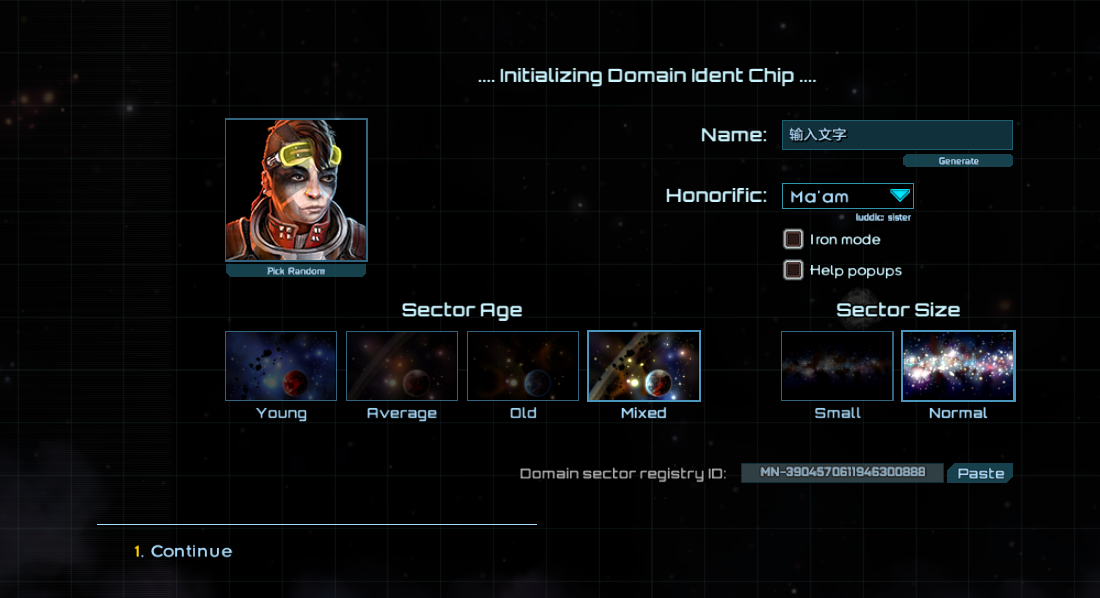The width and height of the screenshot is (1100, 598).
Task: Select the Old sector age
Action: pyautogui.click(x=523, y=366)
